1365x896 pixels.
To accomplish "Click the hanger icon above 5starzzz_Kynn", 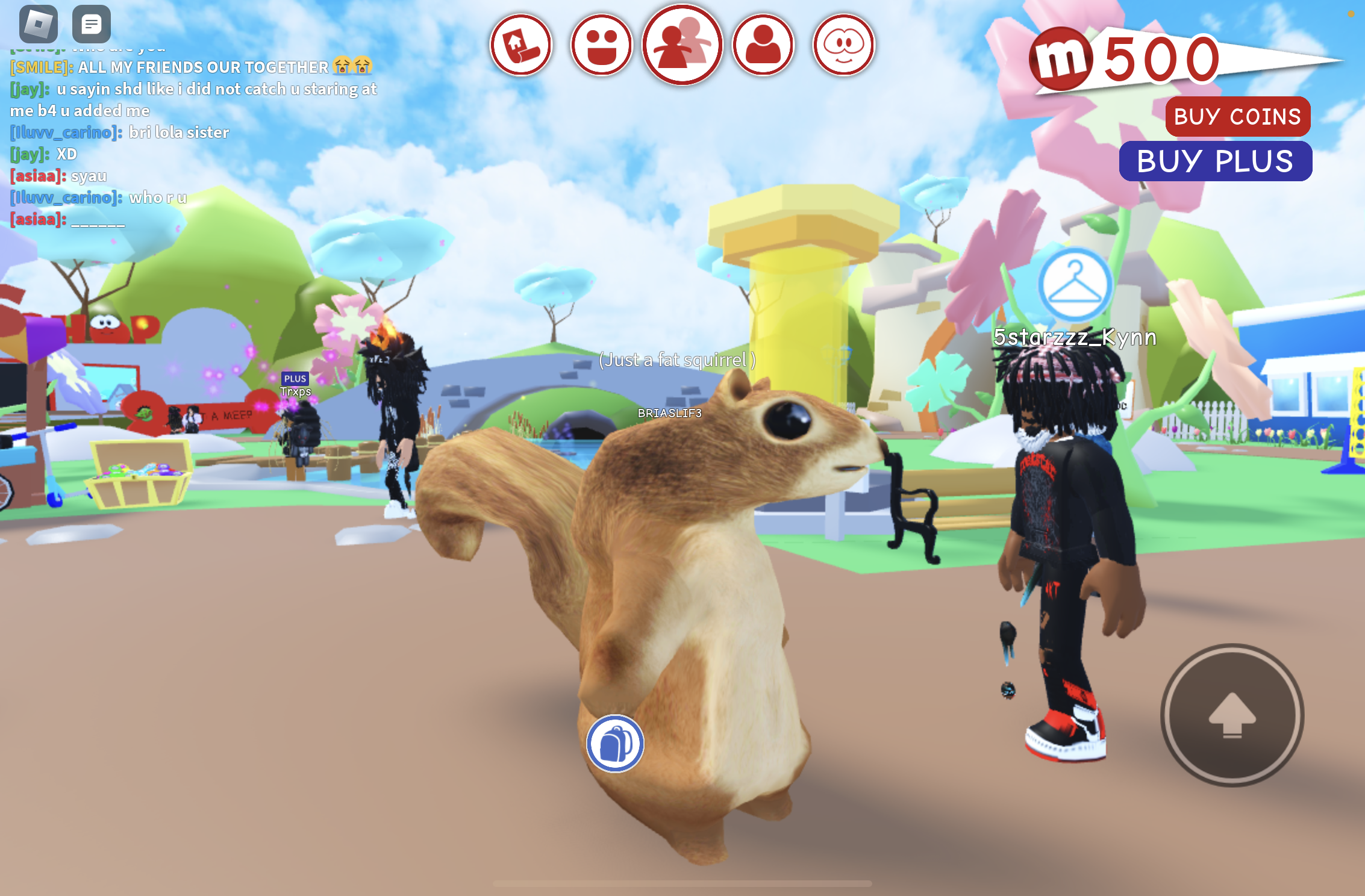I will (1075, 284).
